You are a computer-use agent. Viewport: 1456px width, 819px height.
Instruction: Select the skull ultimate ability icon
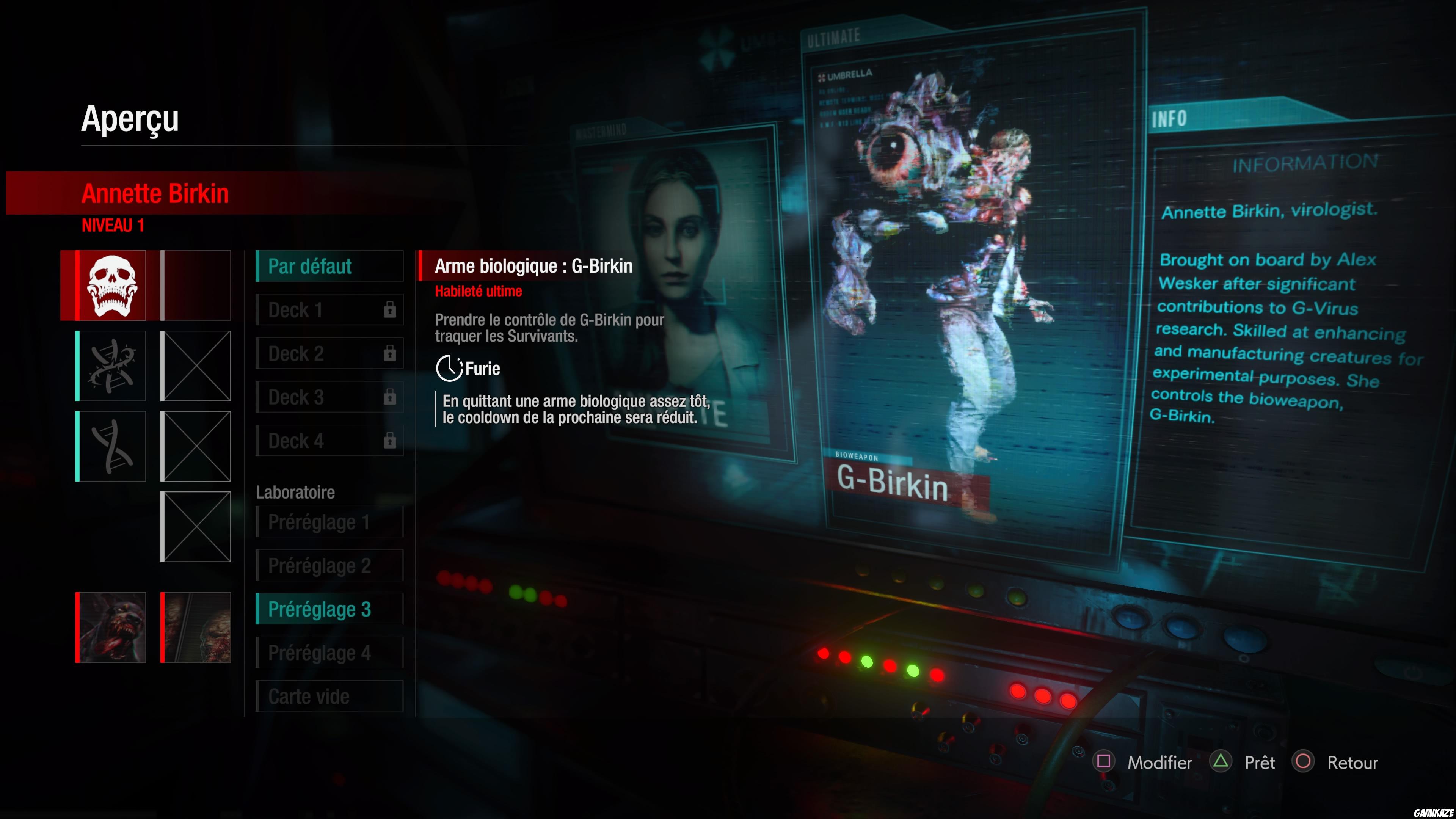[x=111, y=286]
